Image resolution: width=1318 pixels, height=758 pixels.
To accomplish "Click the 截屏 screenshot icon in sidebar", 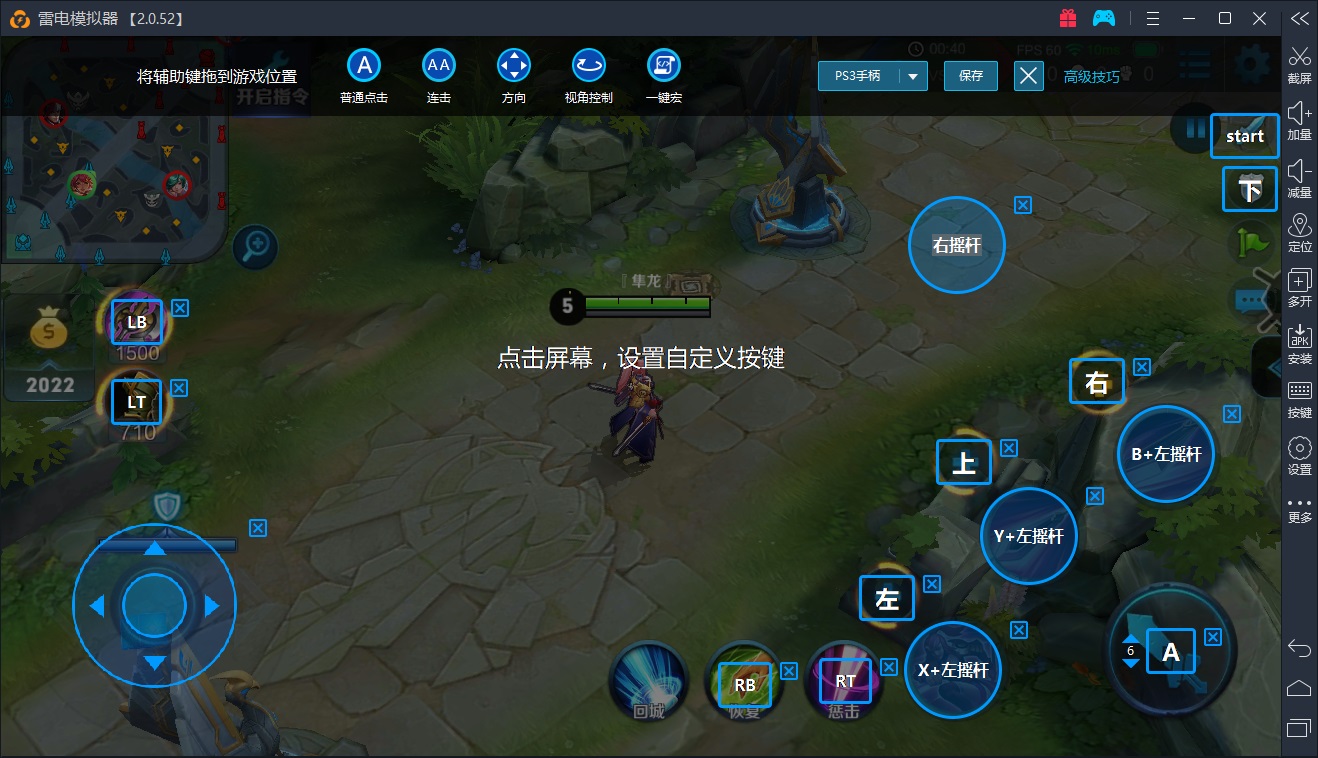I will click(x=1299, y=60).
